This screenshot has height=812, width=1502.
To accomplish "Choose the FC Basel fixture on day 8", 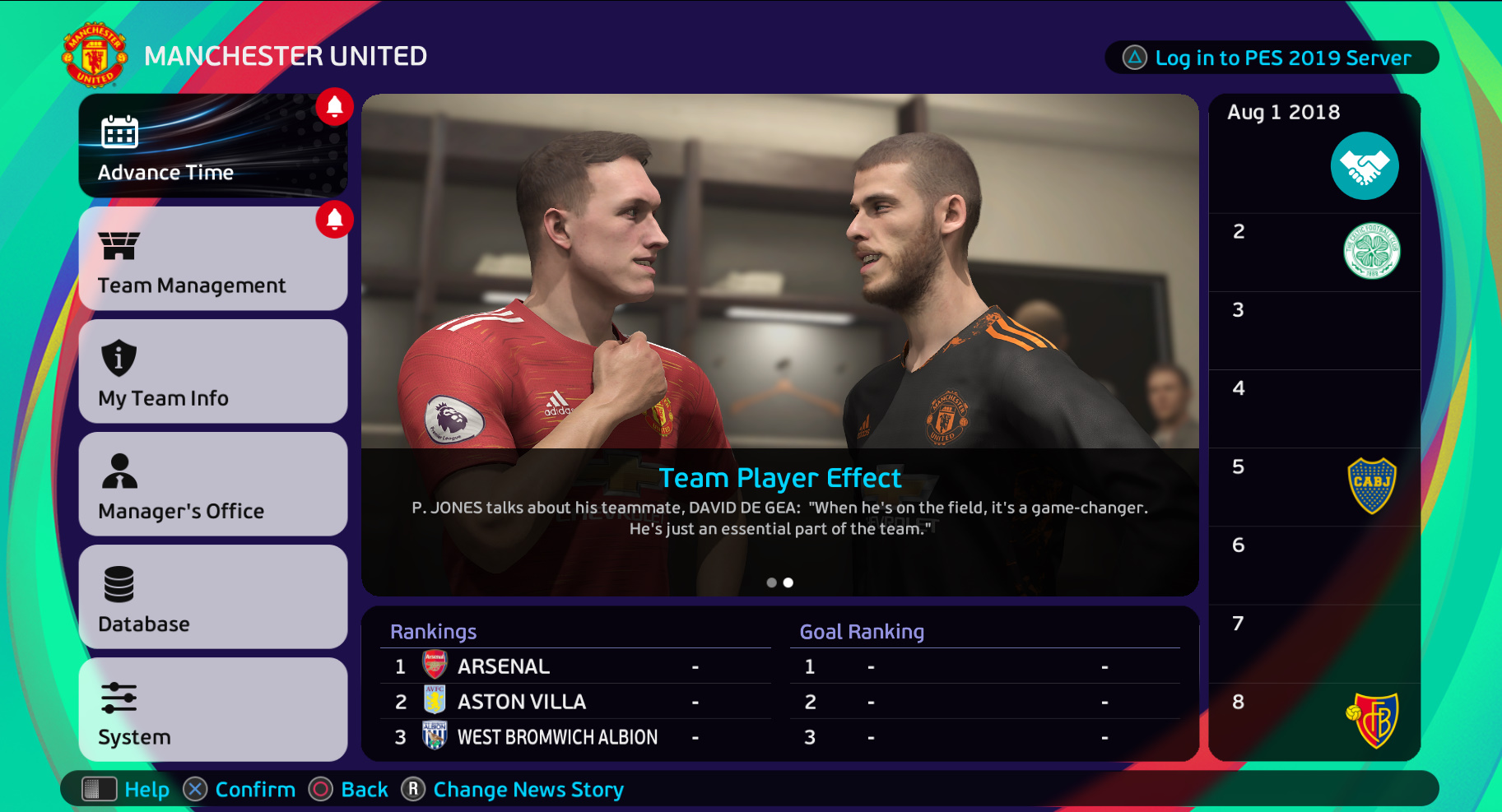I will 1371,721.
